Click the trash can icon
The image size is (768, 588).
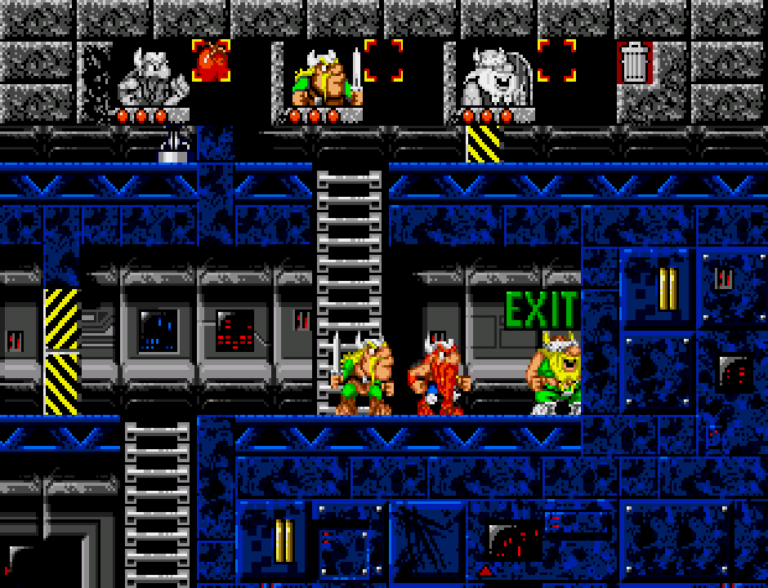pos(634,62)
